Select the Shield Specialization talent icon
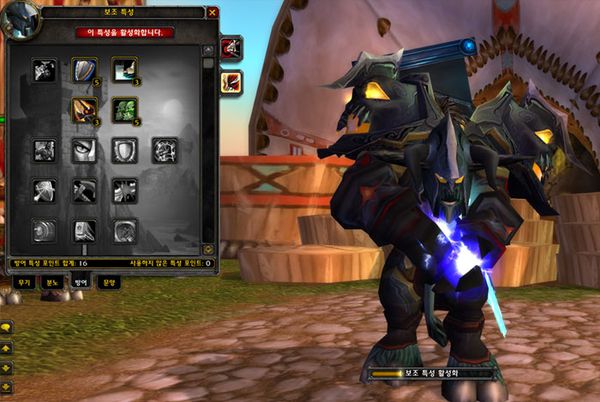600x402 pixels. (x=84, y=70)
